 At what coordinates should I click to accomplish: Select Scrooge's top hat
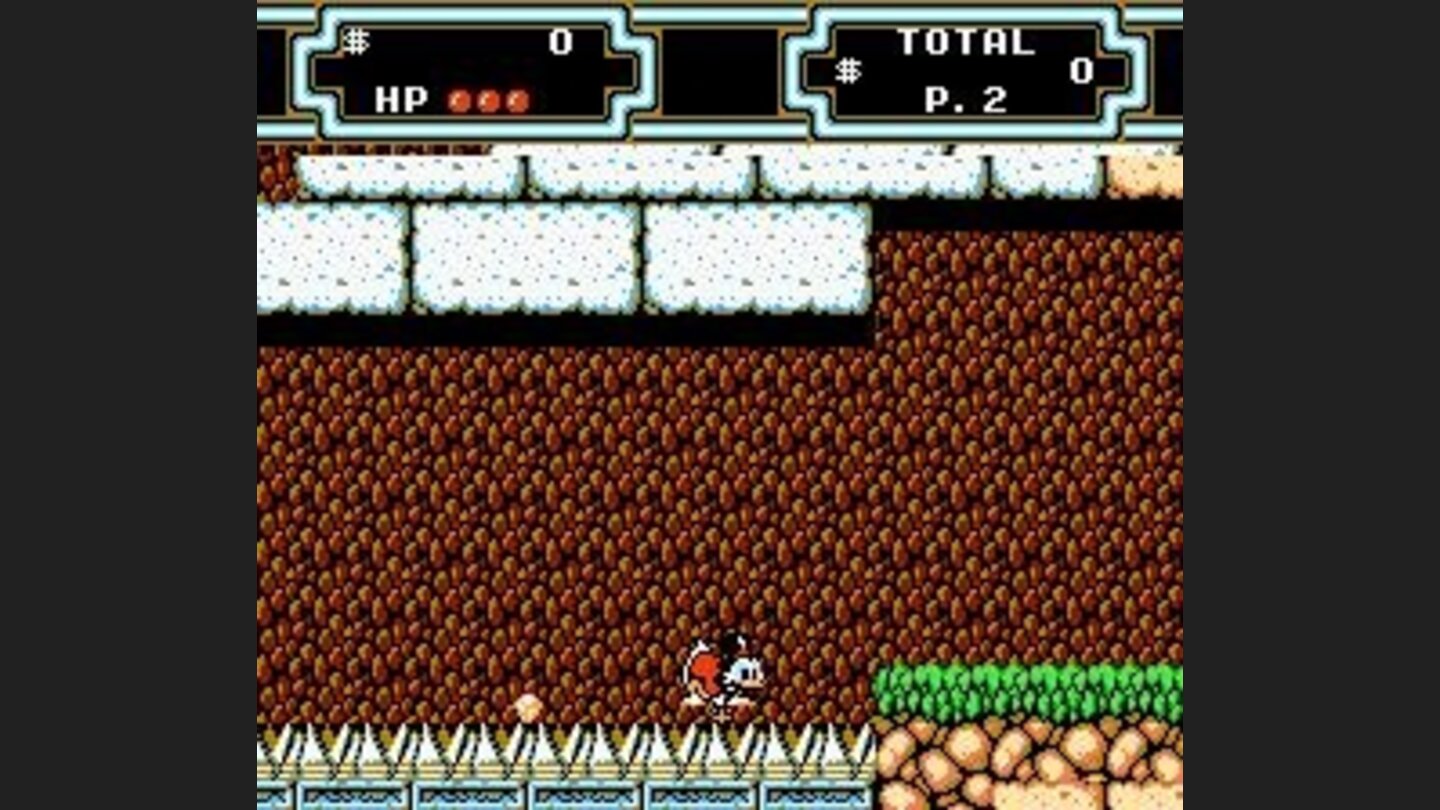point(735,642)
